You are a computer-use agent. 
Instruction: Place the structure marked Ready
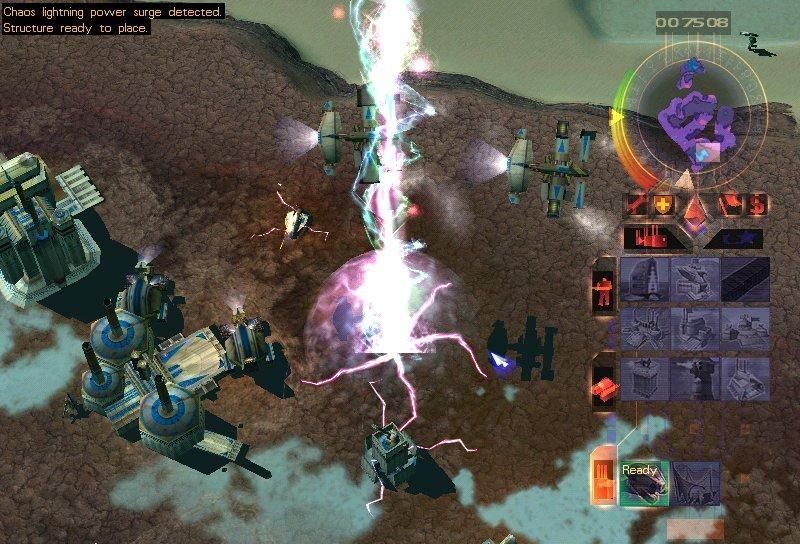[x=641, y=483]
